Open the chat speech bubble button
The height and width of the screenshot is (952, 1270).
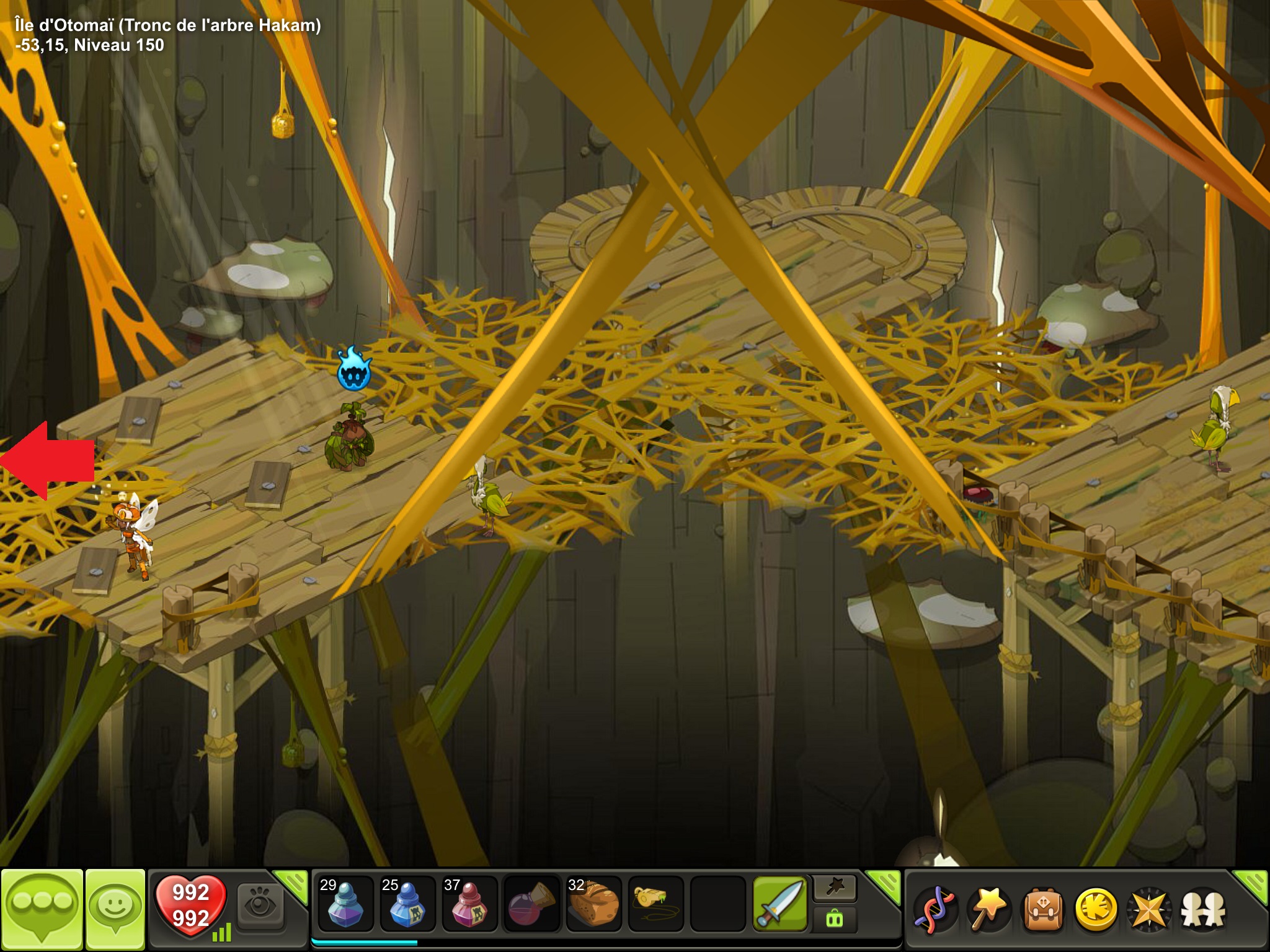(x=42, y=907)
